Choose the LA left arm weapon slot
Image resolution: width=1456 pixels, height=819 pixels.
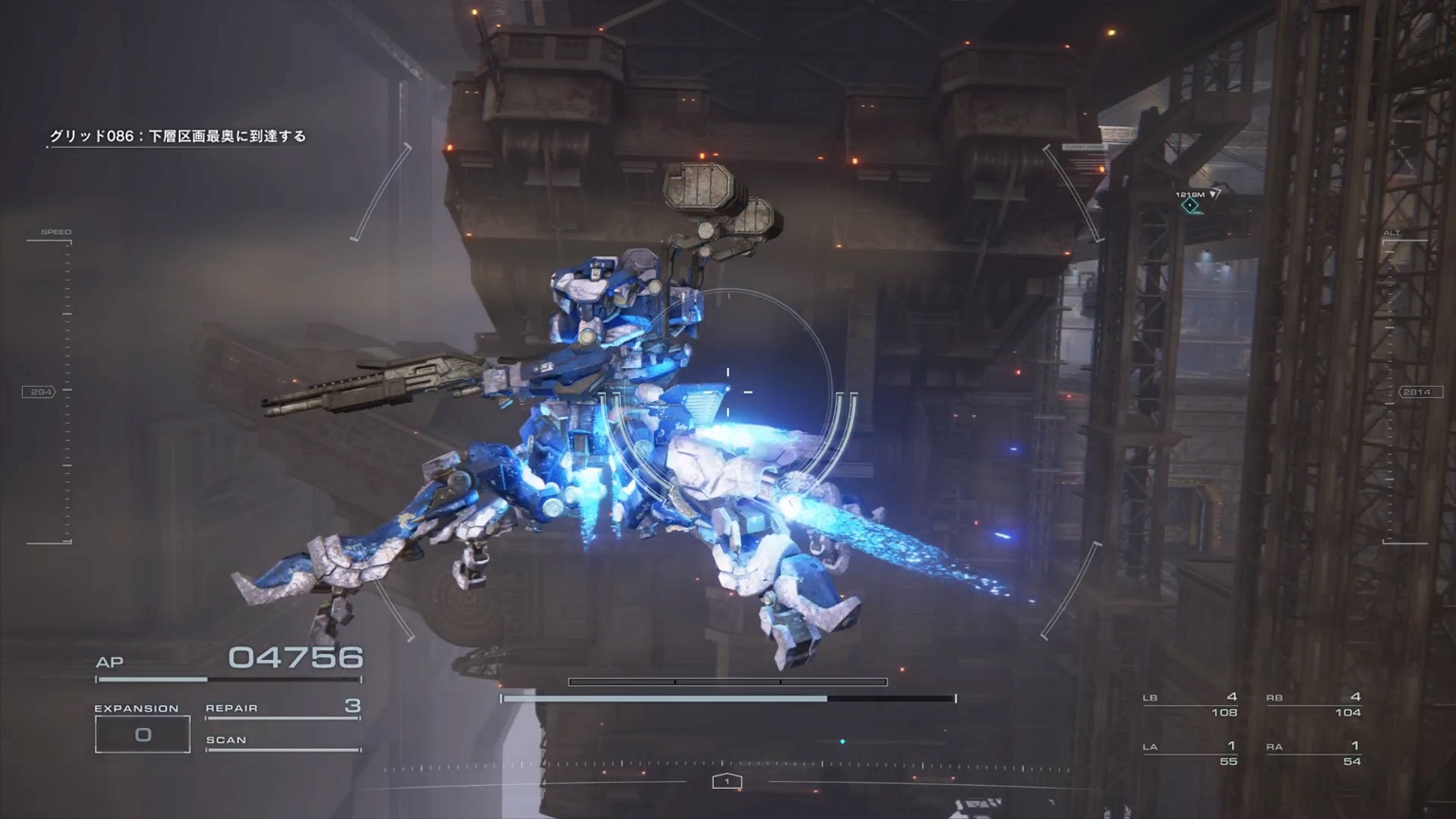click(1191, 753)
